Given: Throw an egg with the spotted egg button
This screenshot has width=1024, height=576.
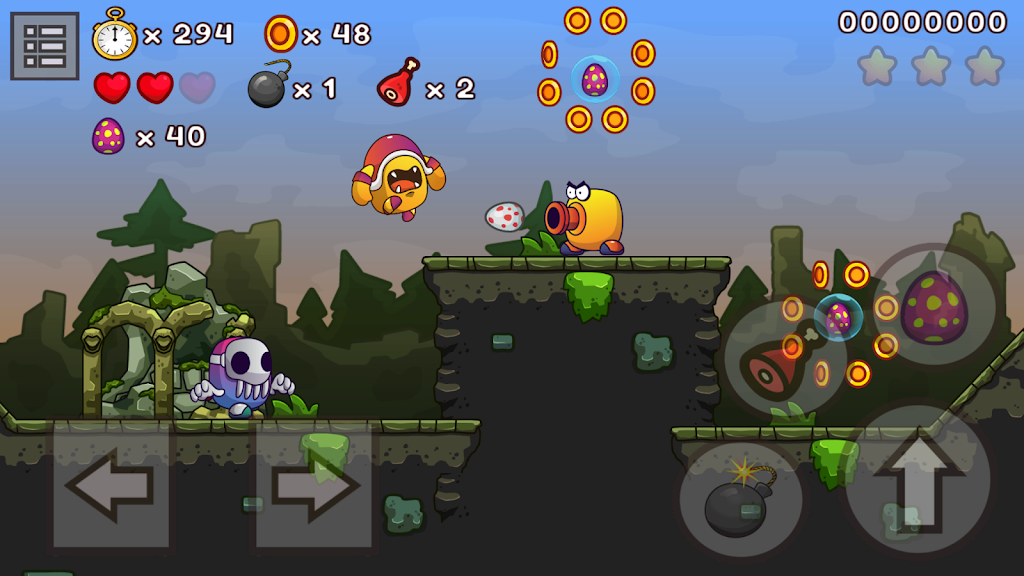Looking at the screenshot, I should [x=934, y=307].
